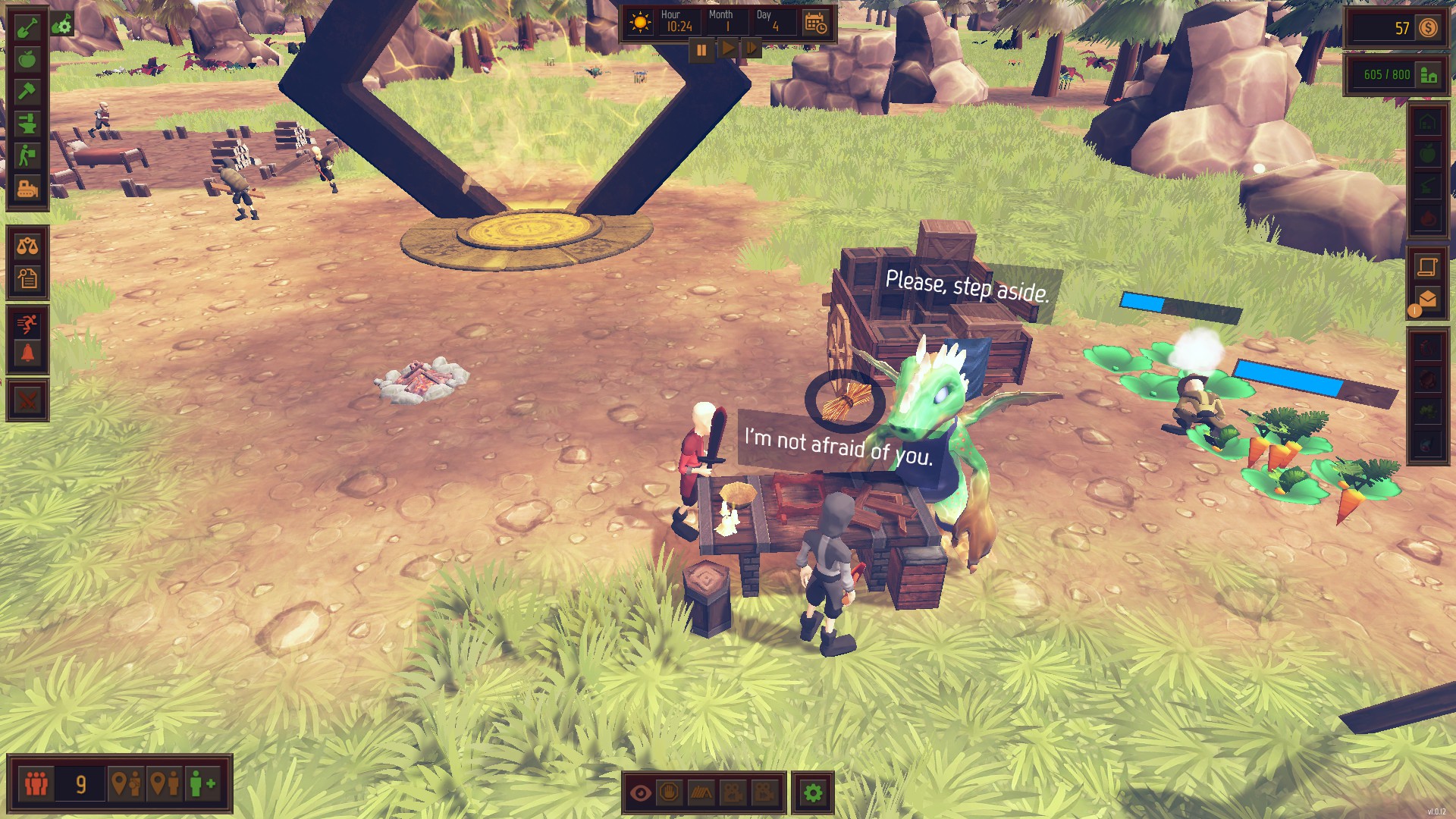Image resolution: width=1456 pixels, height=819 pixels.
Task: Open the scroll log on right panel
Action: (x=1427, y=266)
